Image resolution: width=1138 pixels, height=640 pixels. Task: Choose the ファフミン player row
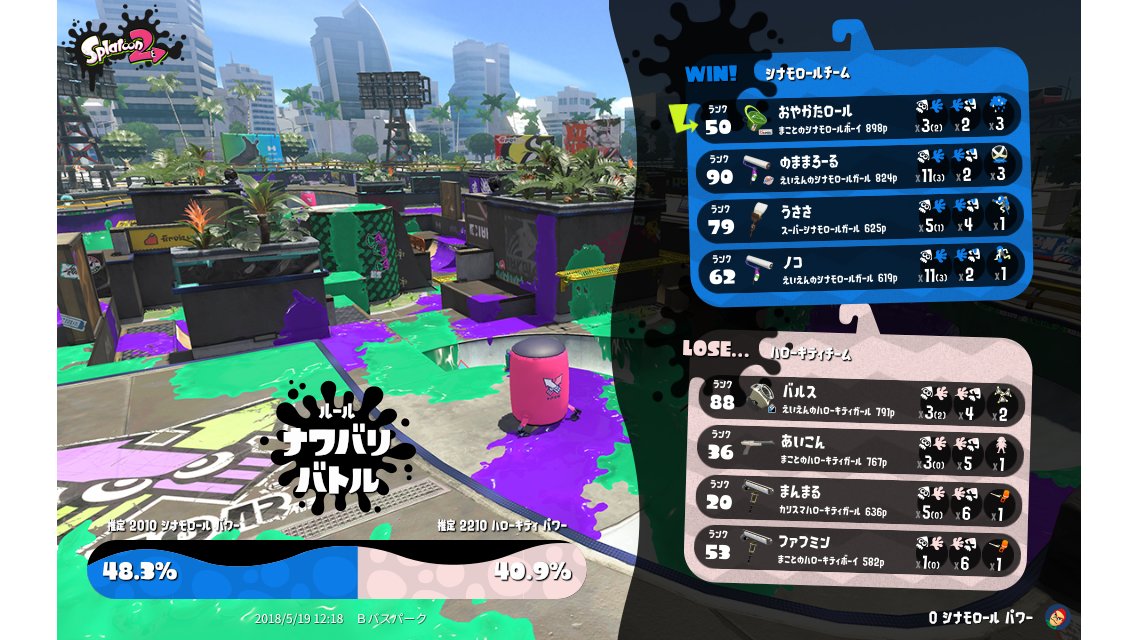click(860, 550)
